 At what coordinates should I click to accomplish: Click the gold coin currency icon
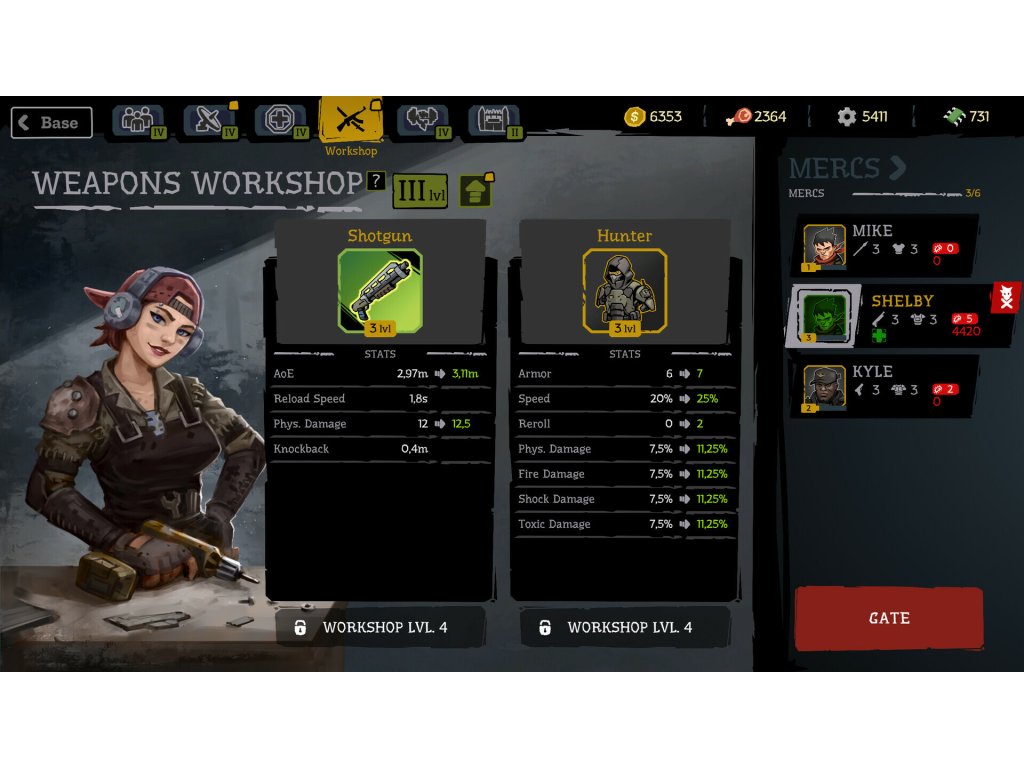tap(635, 117)
